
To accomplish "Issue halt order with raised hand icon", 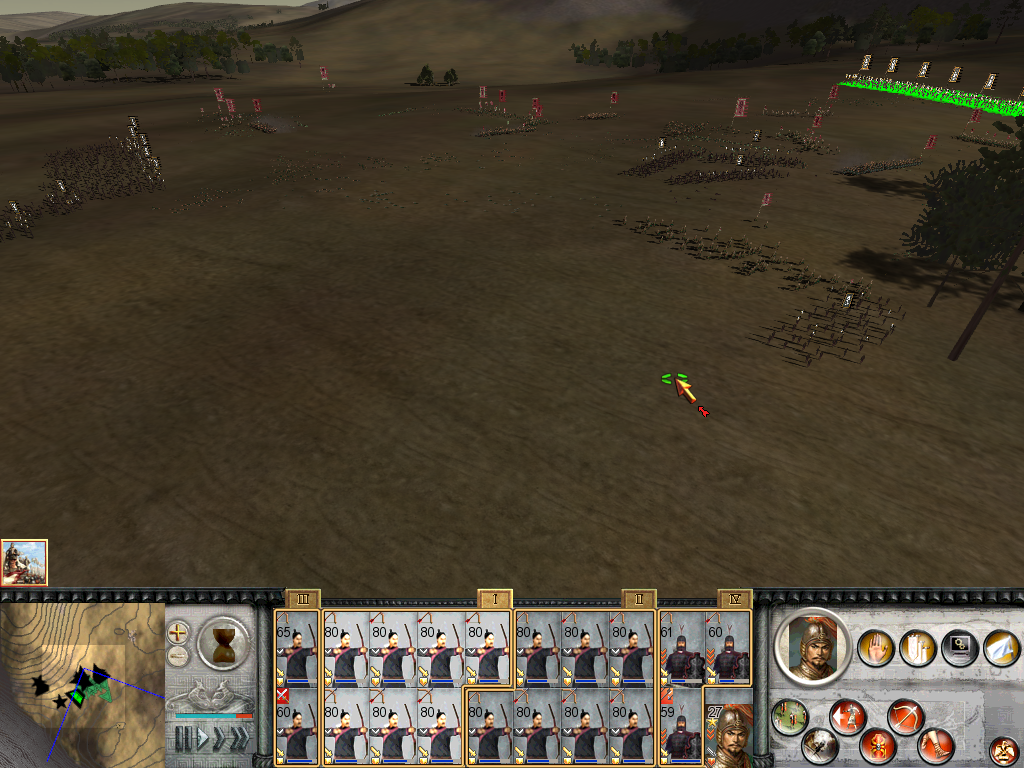I will 875,648.
